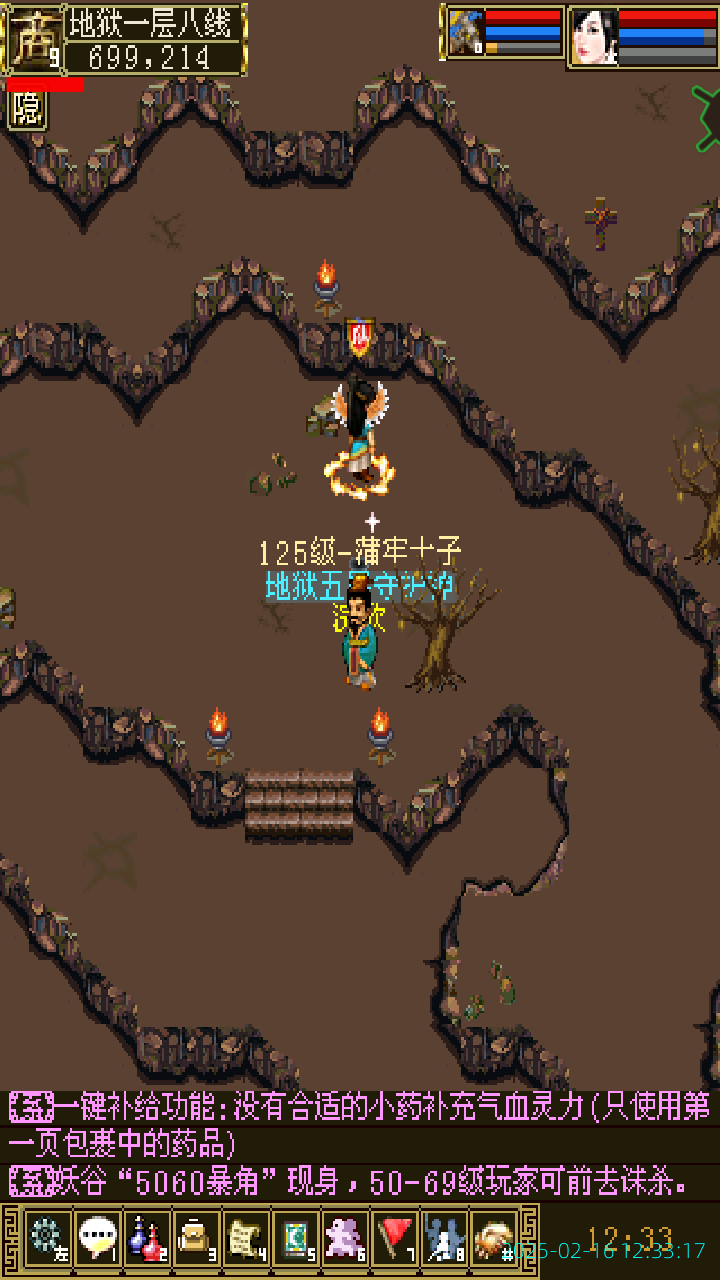Toggle the 隐 hide button
Viewport: 720px width, 1280px height.
click(27, 110)
